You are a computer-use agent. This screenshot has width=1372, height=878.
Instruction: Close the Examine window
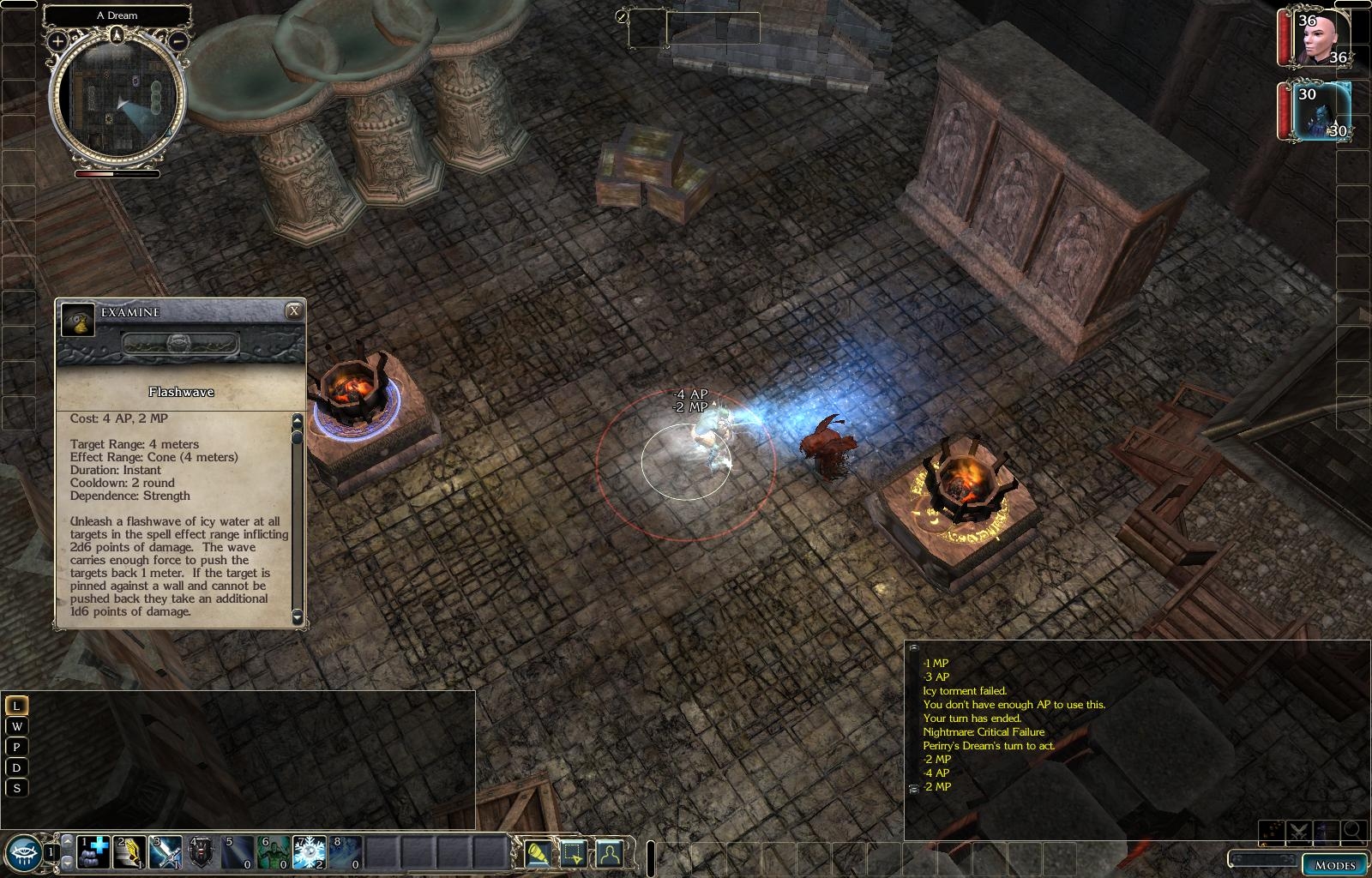point(293,310)
